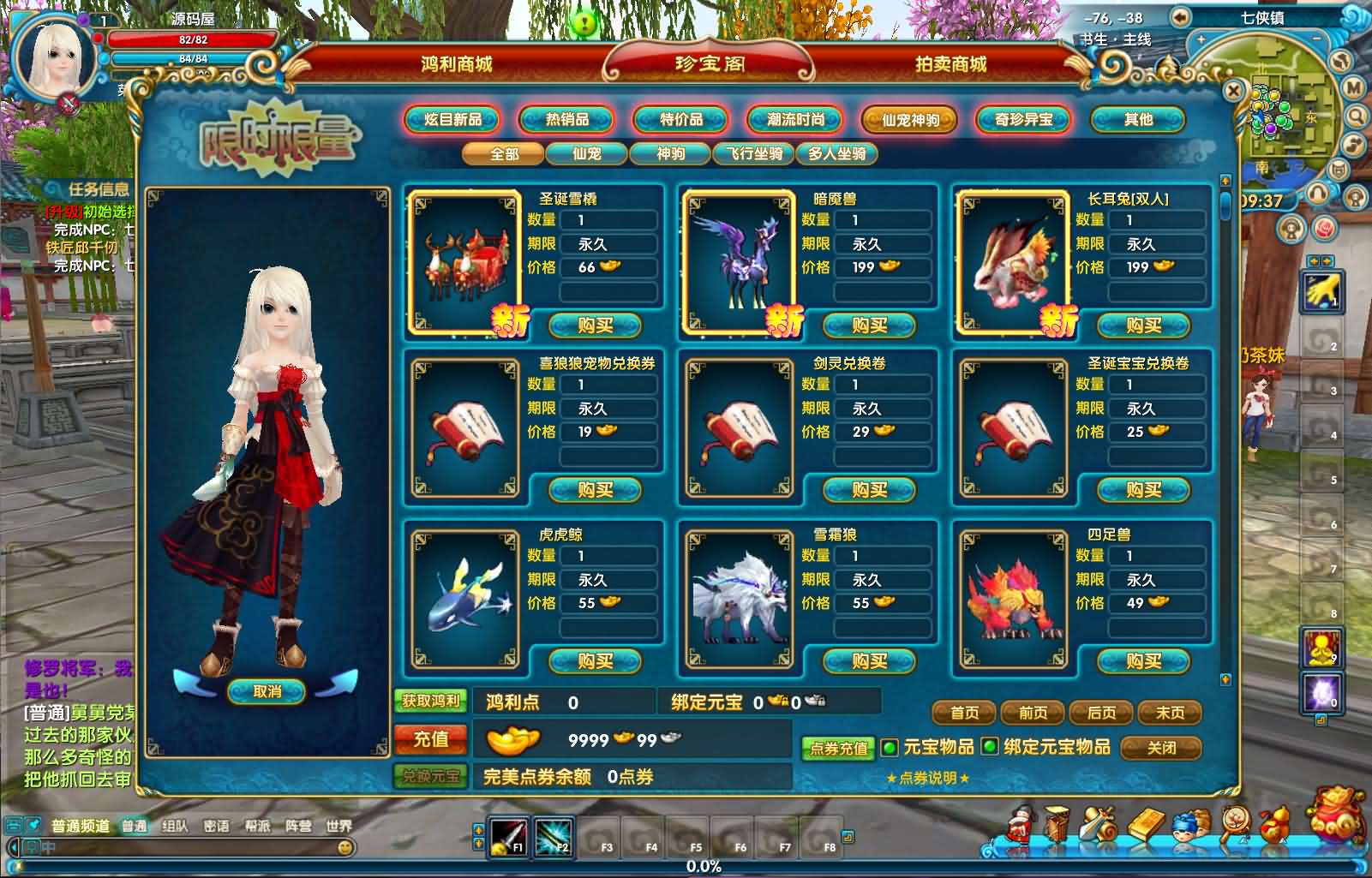1372x878 pixels.
Task: Switch to the 鸿利商城 shop tab
Action: coord(456,64)
